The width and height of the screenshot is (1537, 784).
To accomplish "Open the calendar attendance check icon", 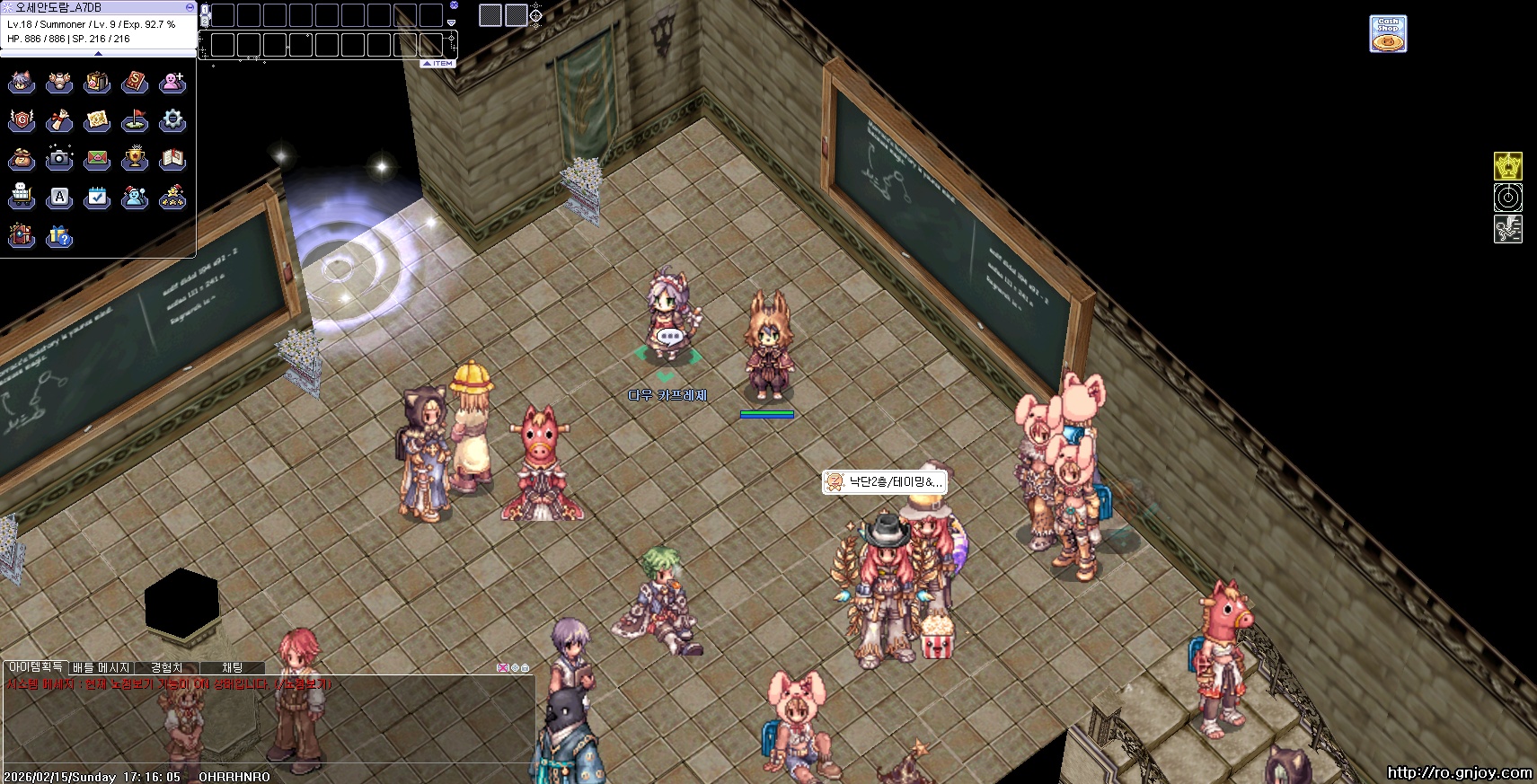I will pyautogui.click(x=97, y=197).
